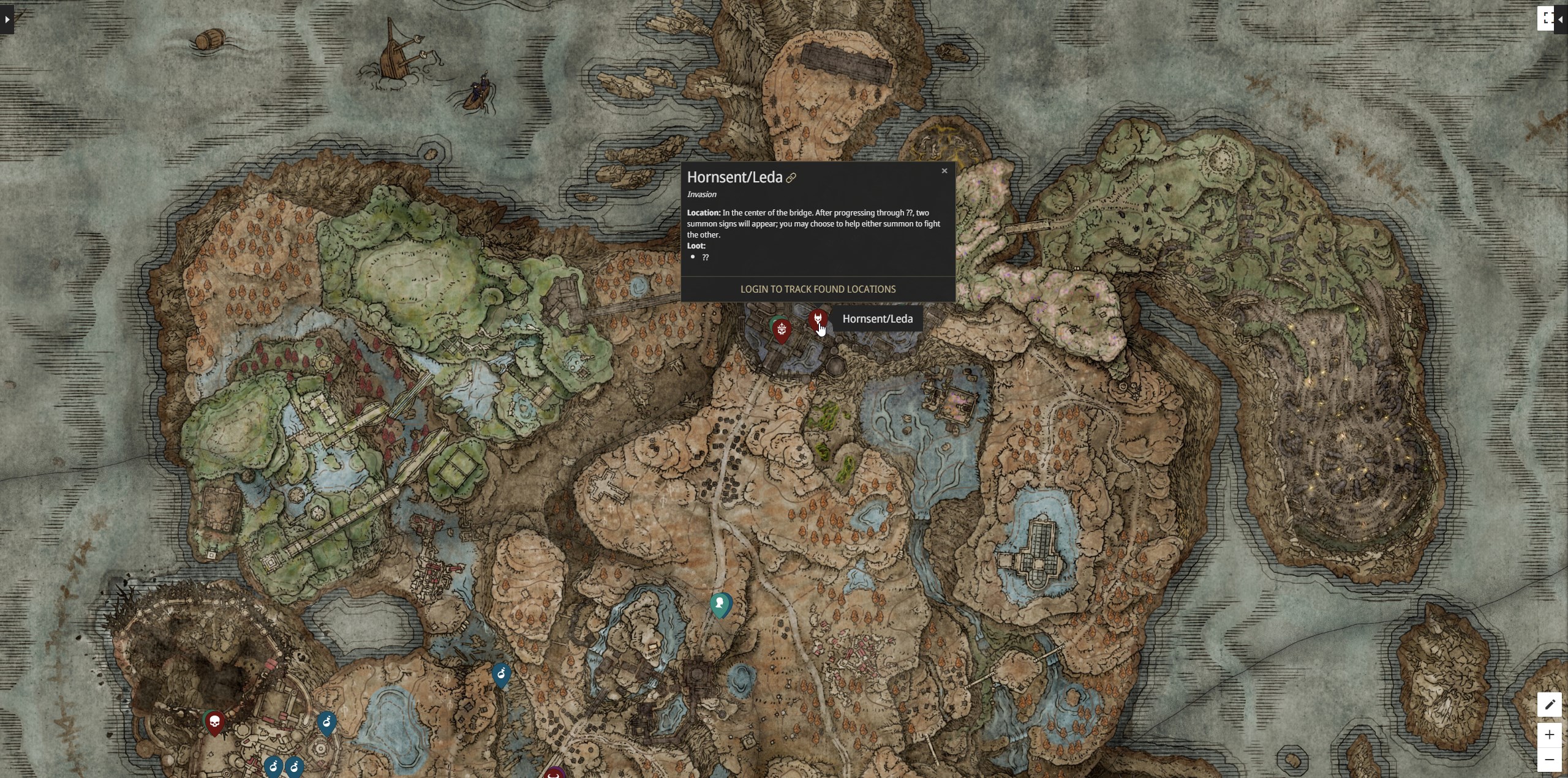
Task: Click the Hornsent/Leda heading in the popup
Action: click(734, 177)
